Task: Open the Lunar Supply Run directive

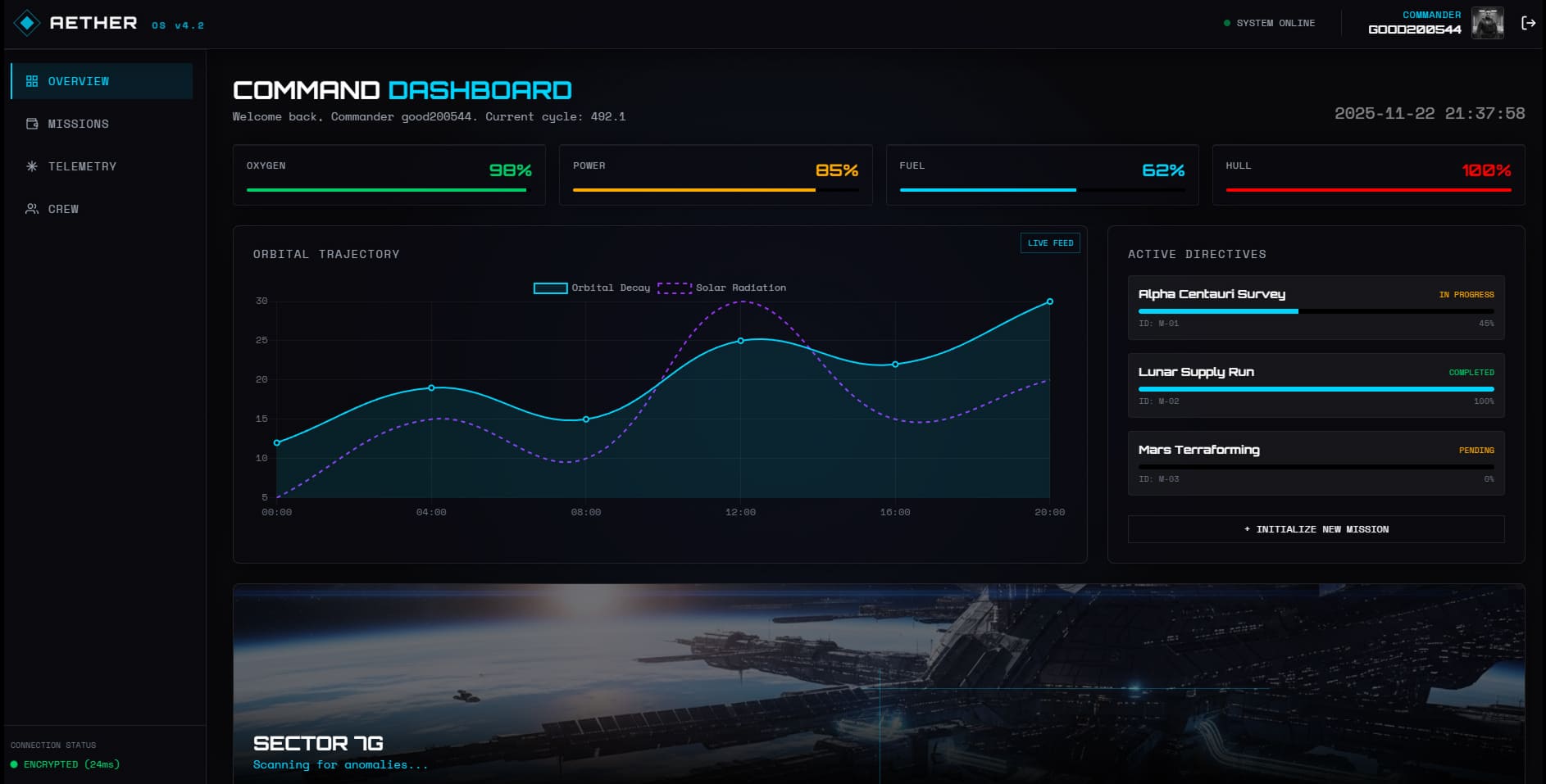Action: tap(1316, 385)
